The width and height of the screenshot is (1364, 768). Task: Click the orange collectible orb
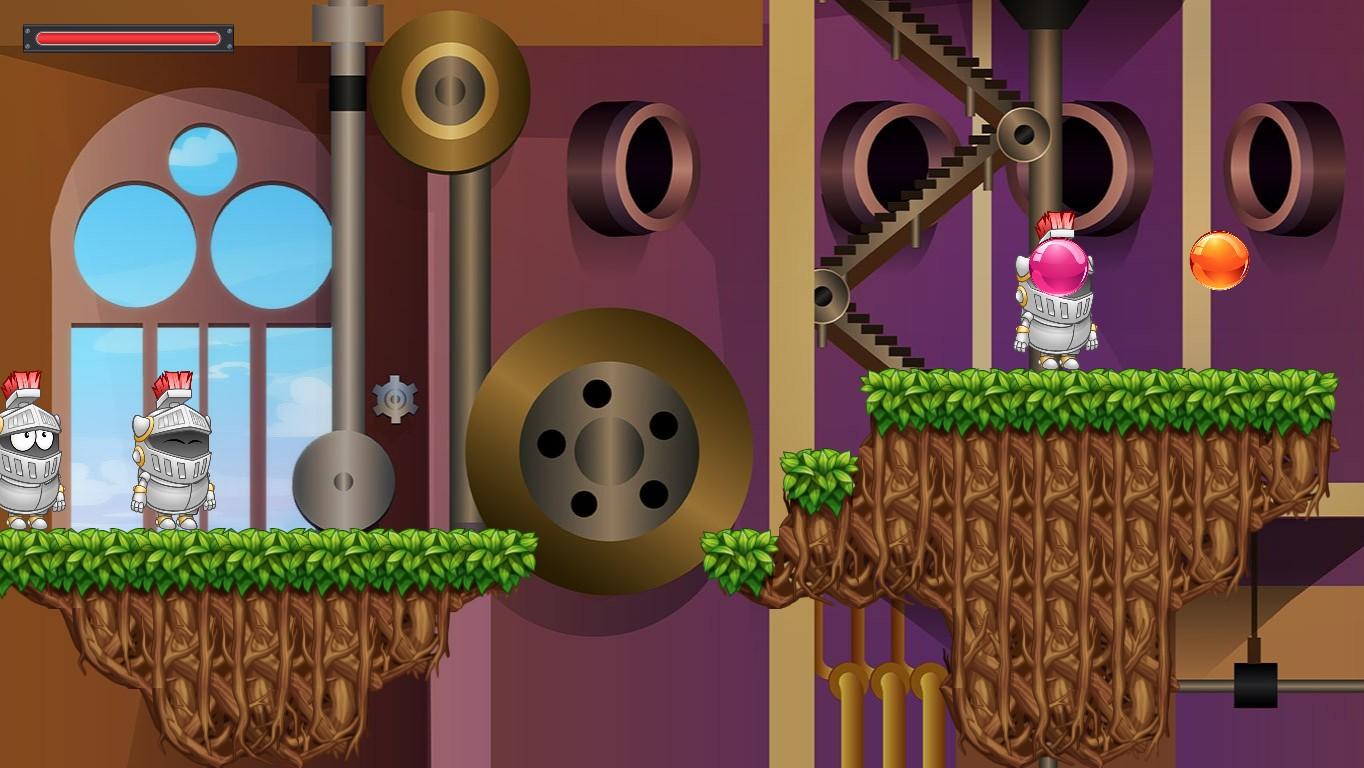(1219, 261)
